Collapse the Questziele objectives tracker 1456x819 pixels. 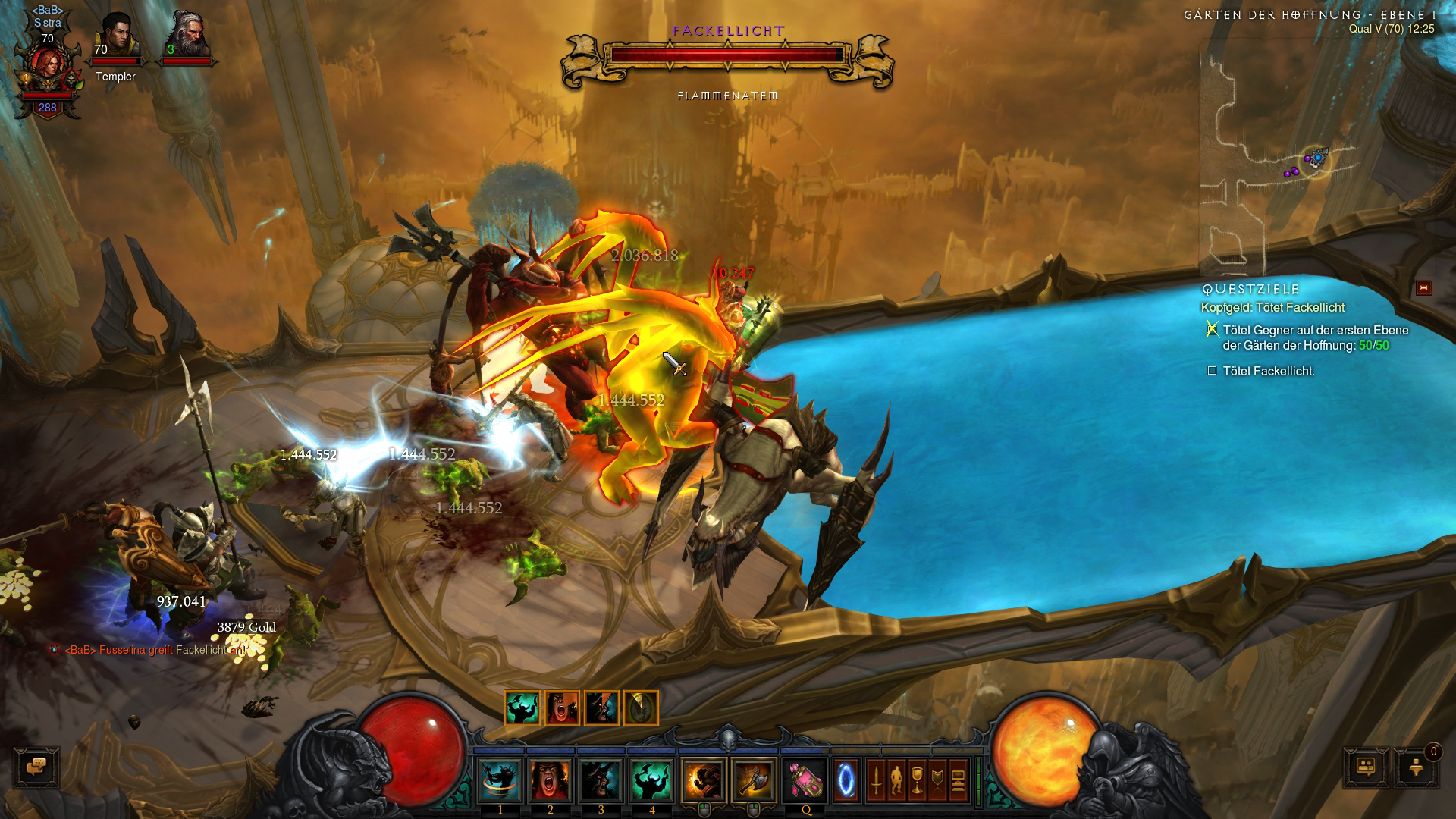click(1423, 288)
